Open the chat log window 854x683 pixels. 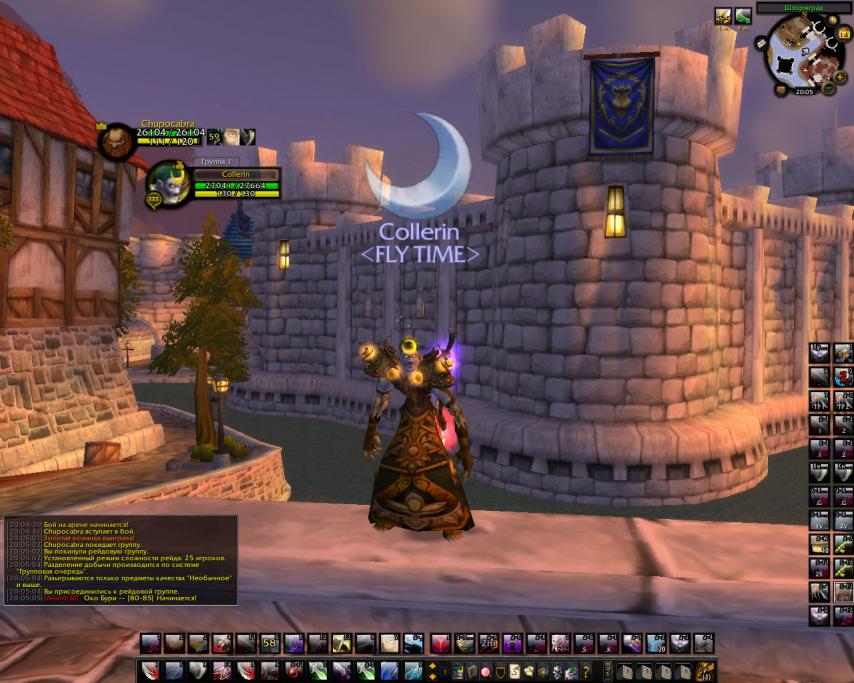tap(120, 560)
